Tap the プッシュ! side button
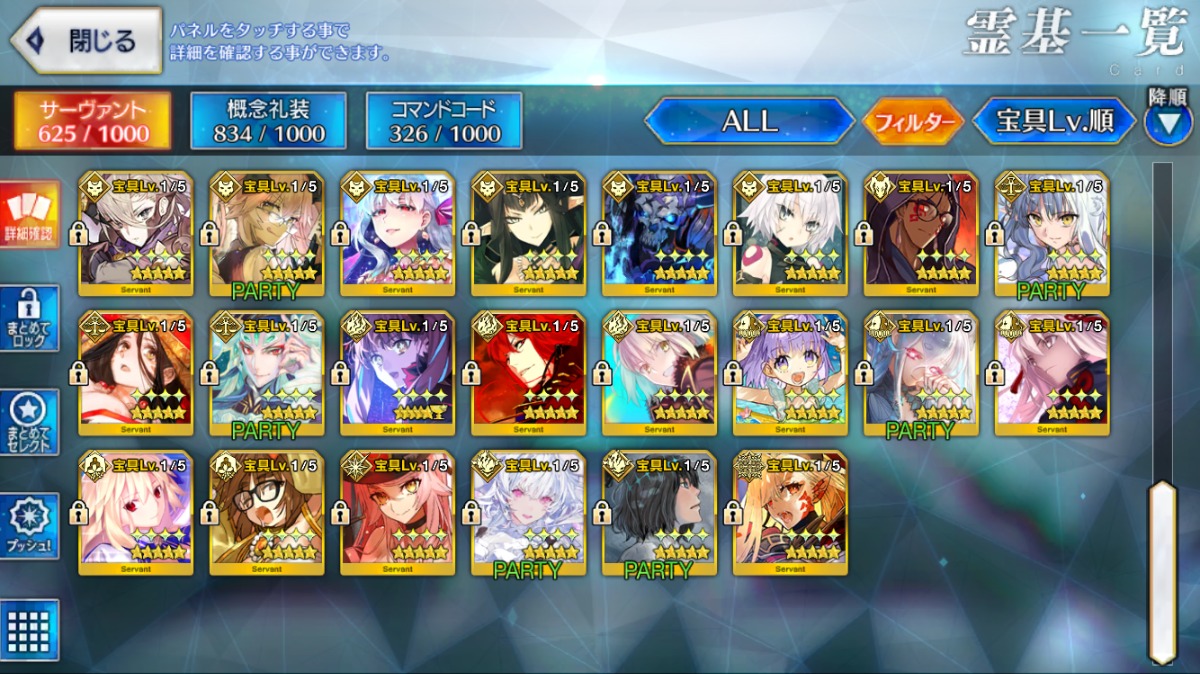1200x674 pixels. click(x=30, y=525)
